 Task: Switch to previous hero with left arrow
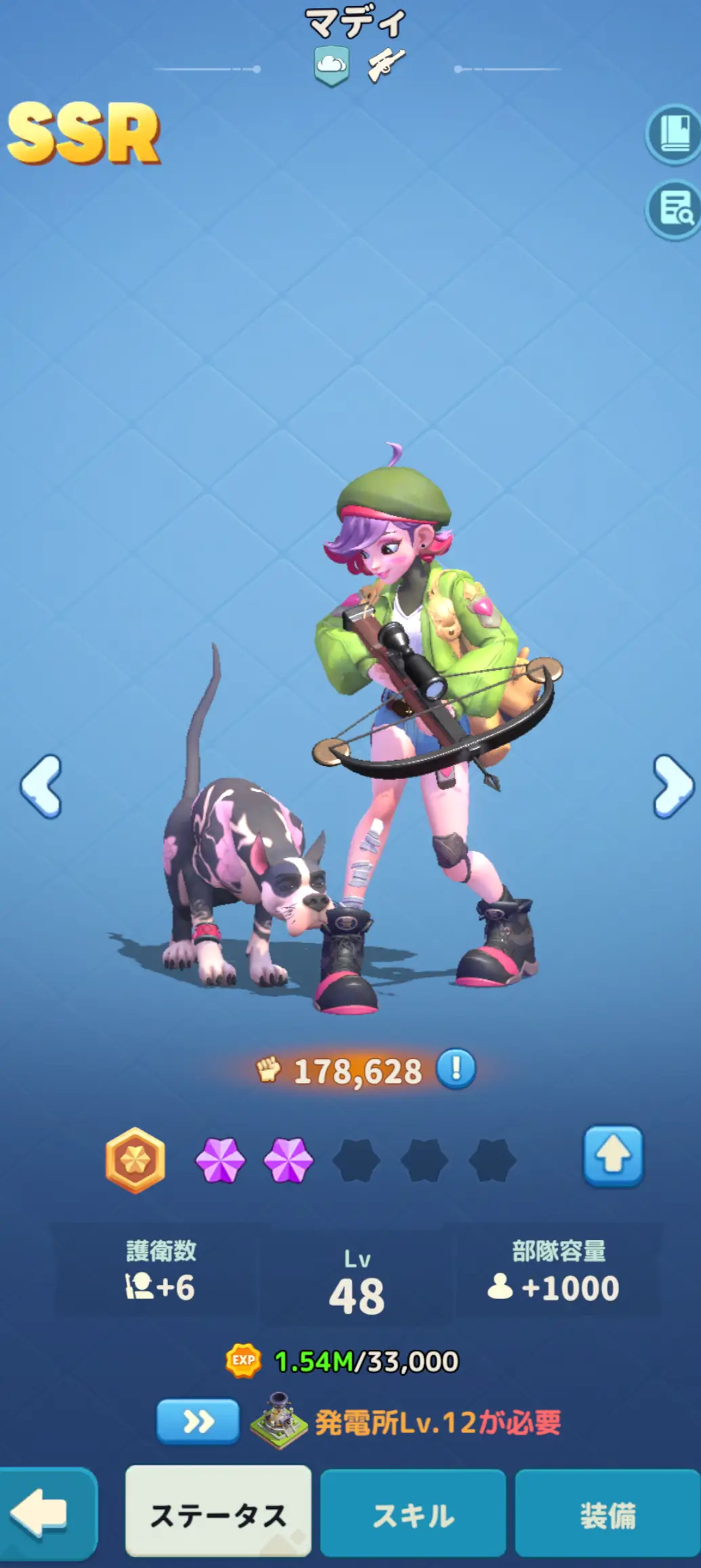[x=42, y=786]
